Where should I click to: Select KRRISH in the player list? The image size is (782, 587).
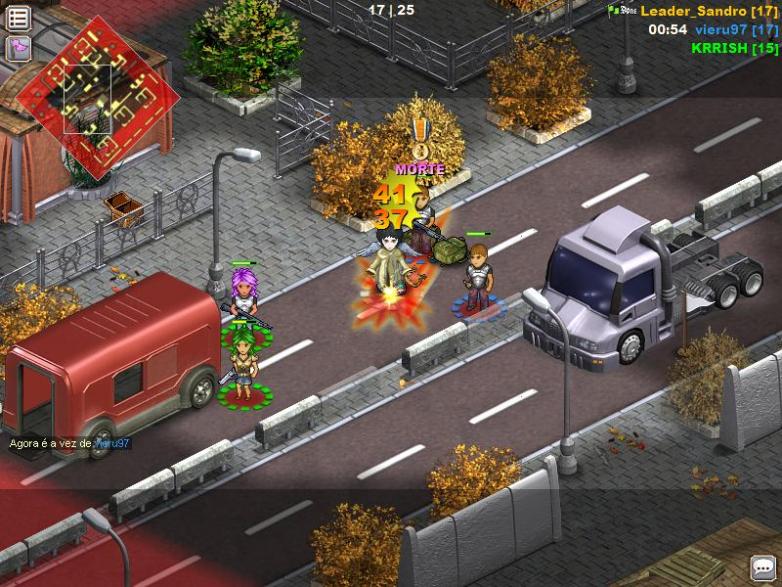pos(734,47)
